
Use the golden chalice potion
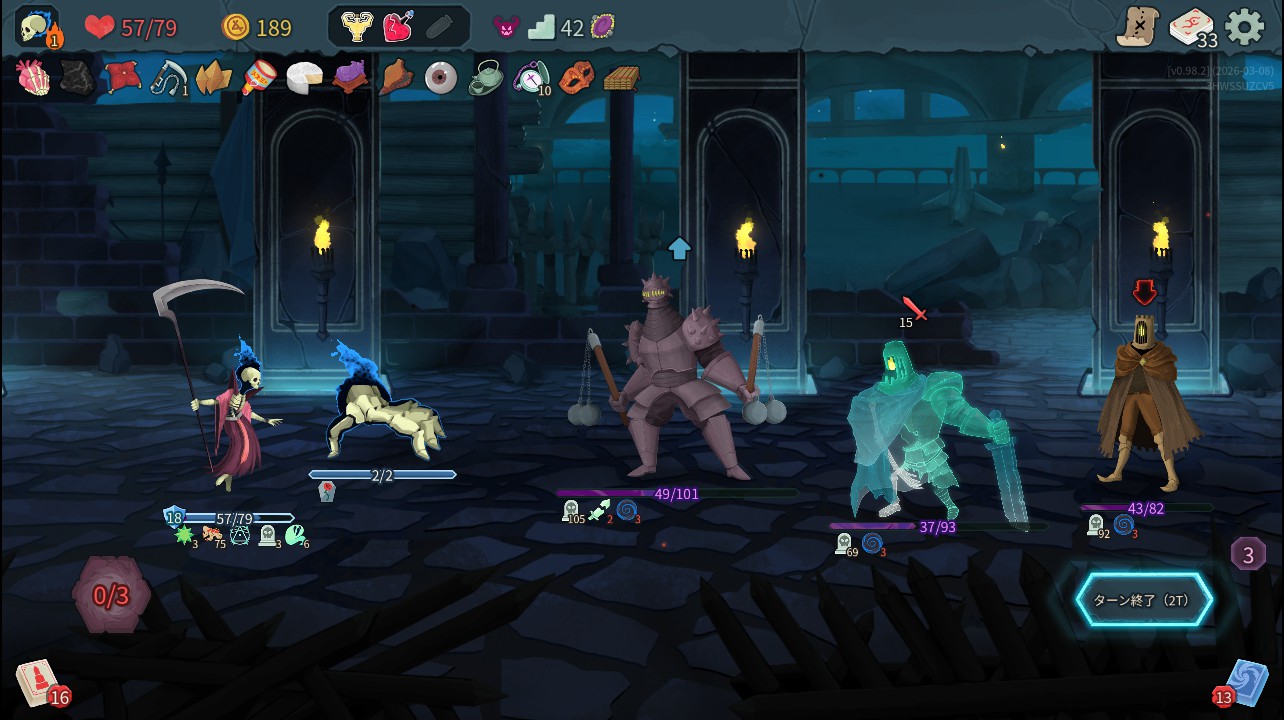(356, 27)
